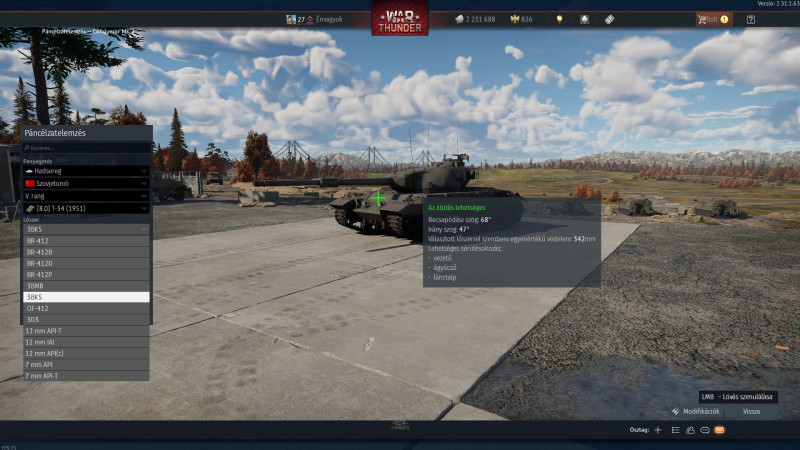Select 7 mm API-T ammo
The height and width of the screenshot is (450, 800).
tap(86, 375)
